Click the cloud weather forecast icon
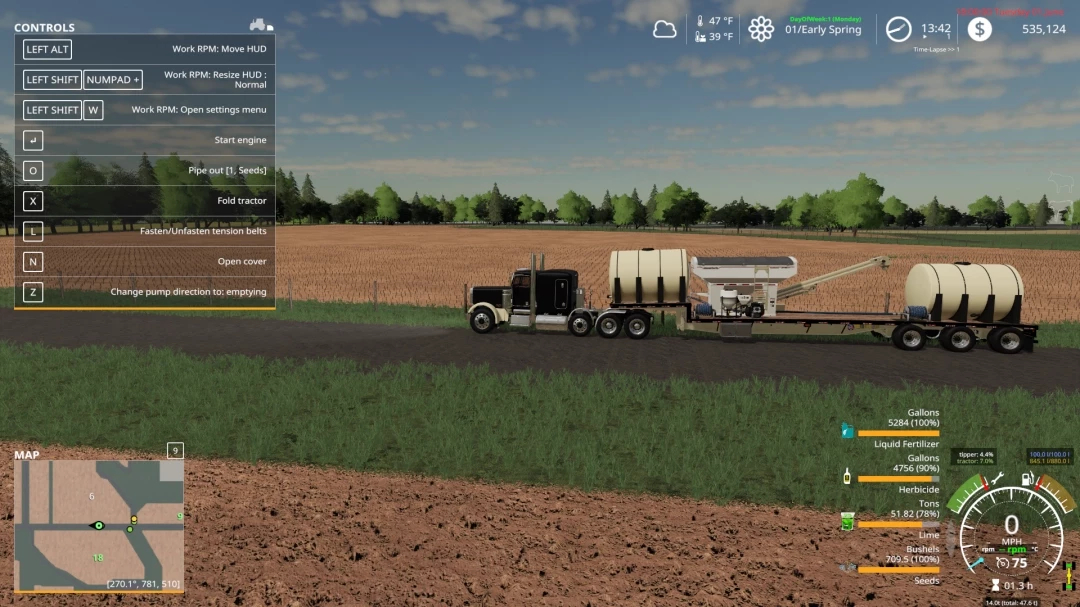The image size is (1080, 607). 665,30
